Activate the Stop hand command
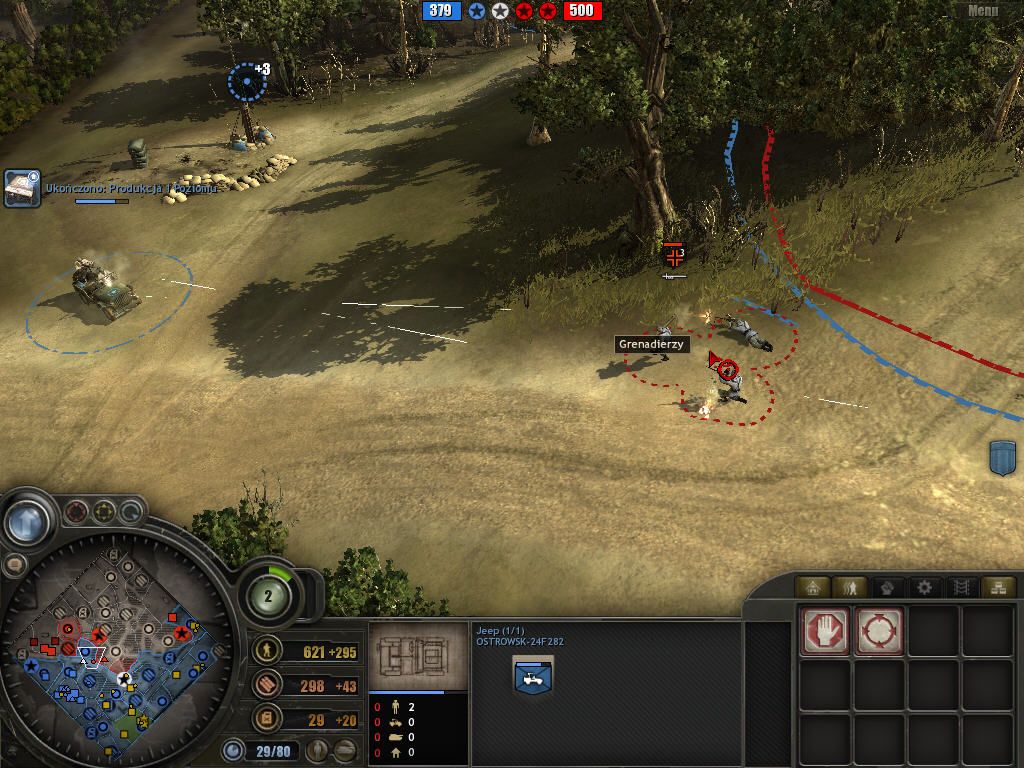The image size is (1024, 768). [825, 631]
